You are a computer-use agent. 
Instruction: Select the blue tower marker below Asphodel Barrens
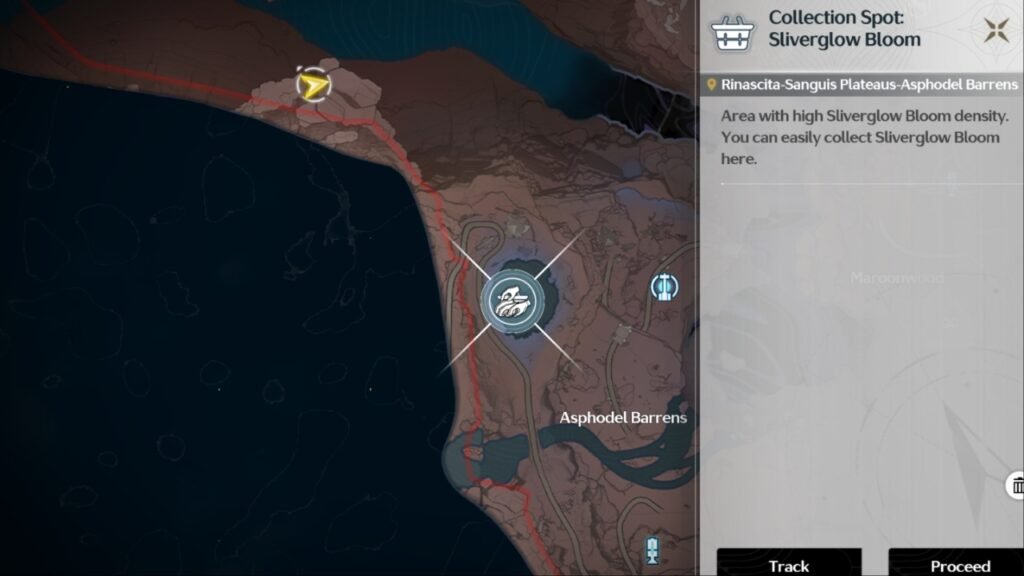654,548
